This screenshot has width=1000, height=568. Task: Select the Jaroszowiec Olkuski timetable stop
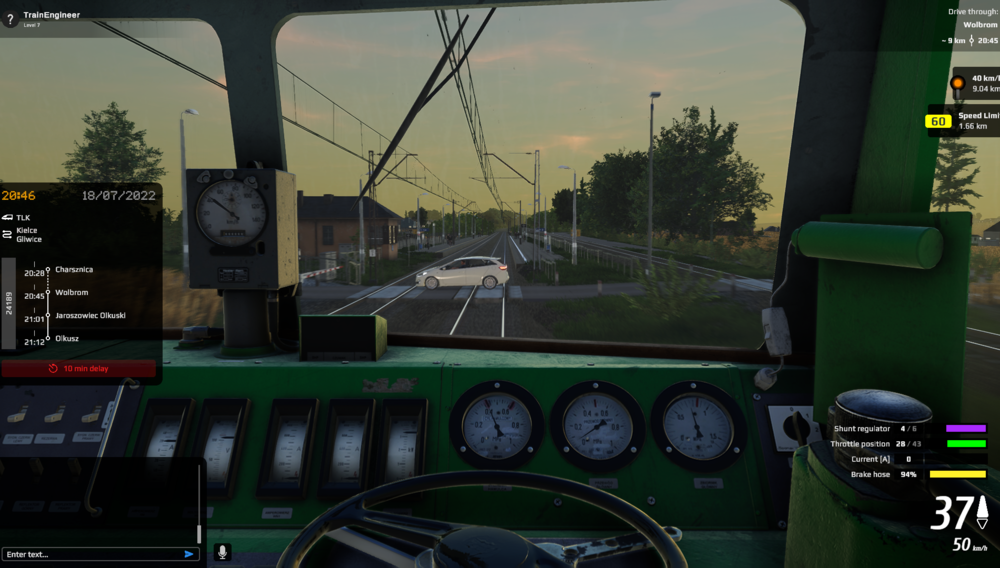click(x=90, y=316)
